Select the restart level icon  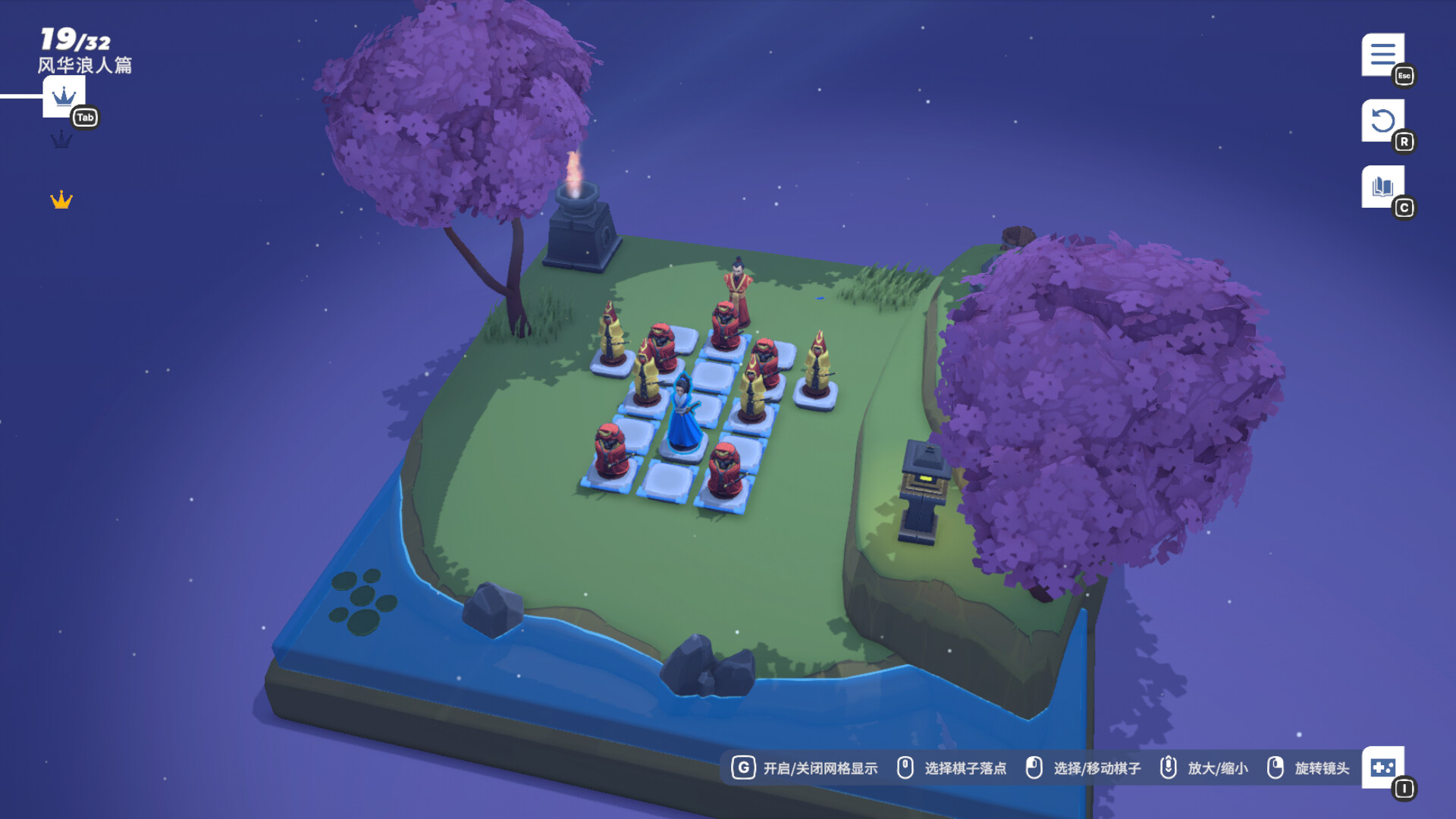(1385, 121)
